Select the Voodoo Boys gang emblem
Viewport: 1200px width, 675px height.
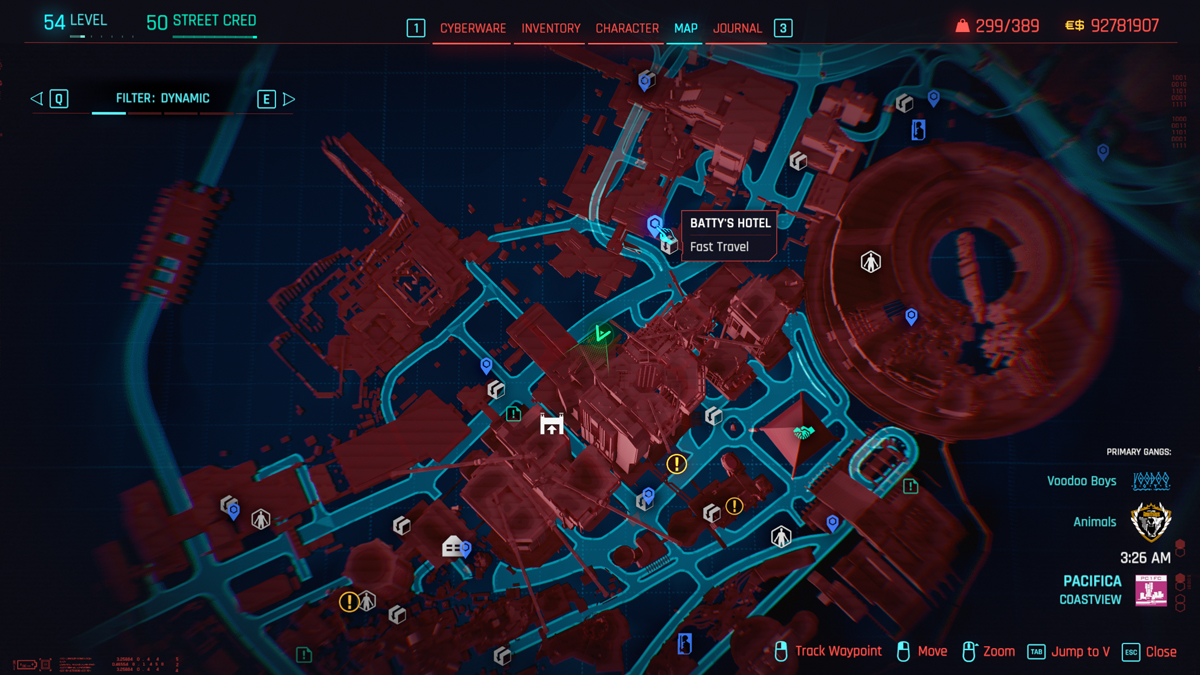pos(1151,481)
